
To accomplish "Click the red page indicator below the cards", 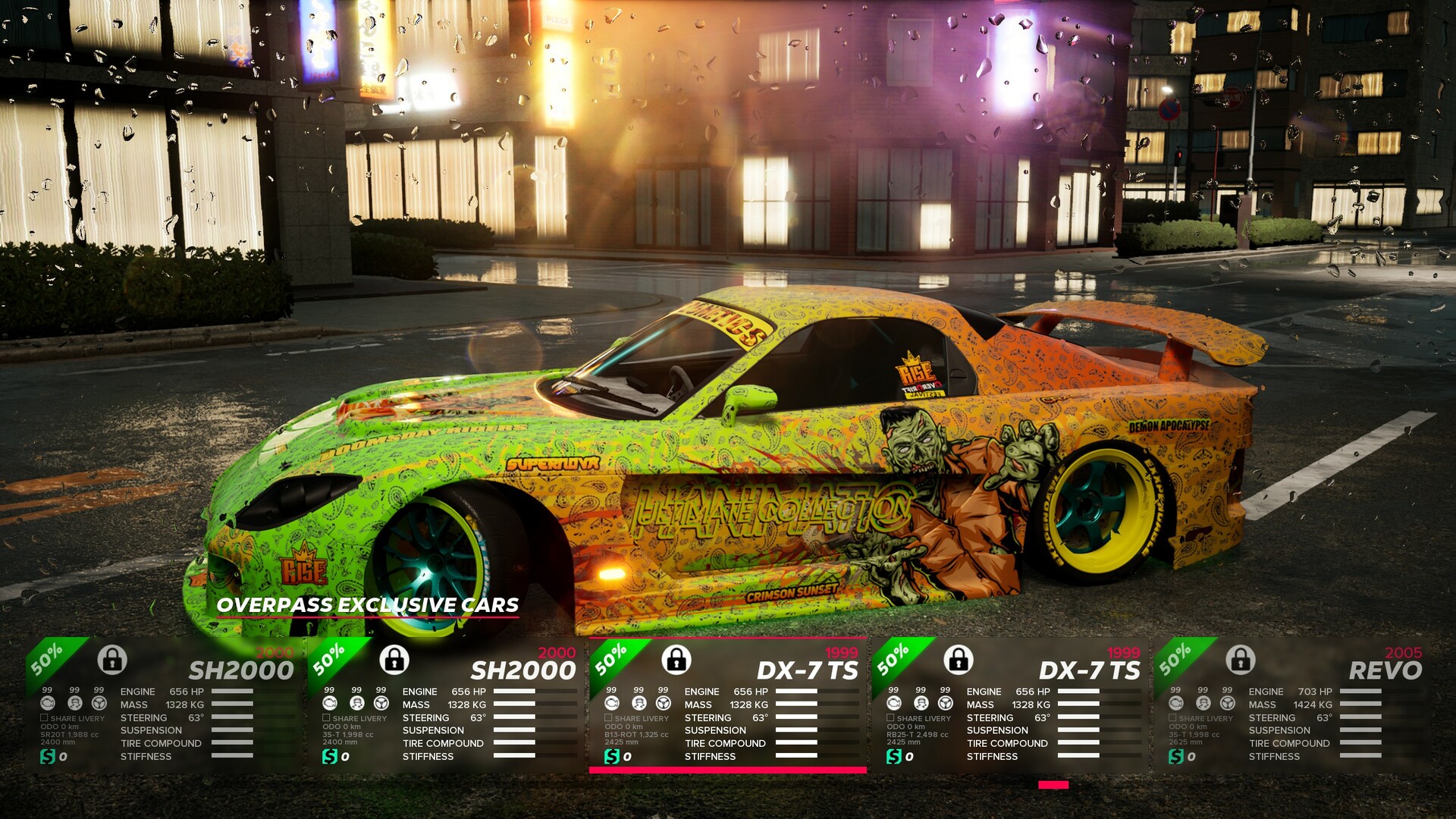I will point(1053,785).
